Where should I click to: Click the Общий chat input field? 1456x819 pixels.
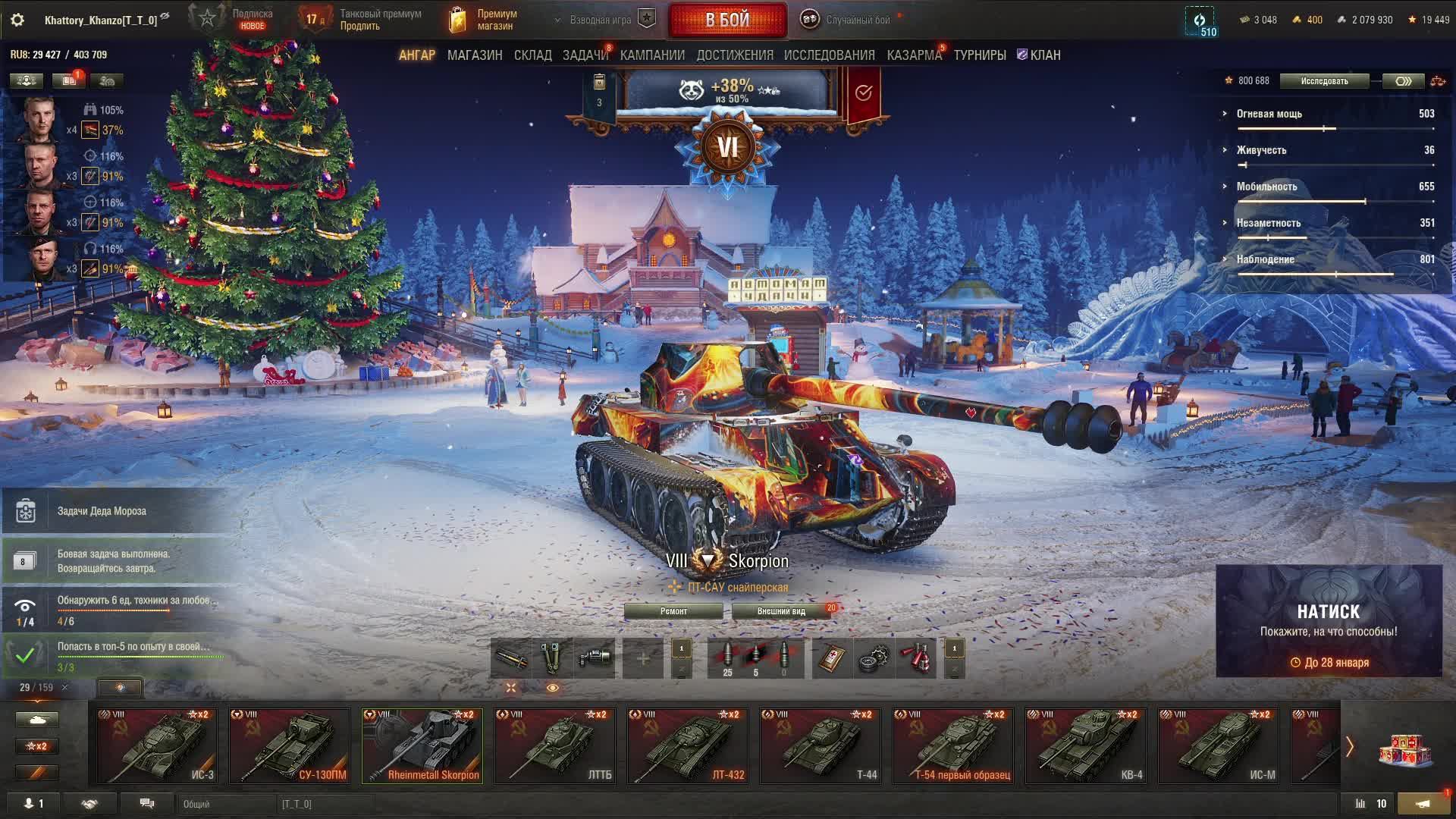[x=226, y=804]
